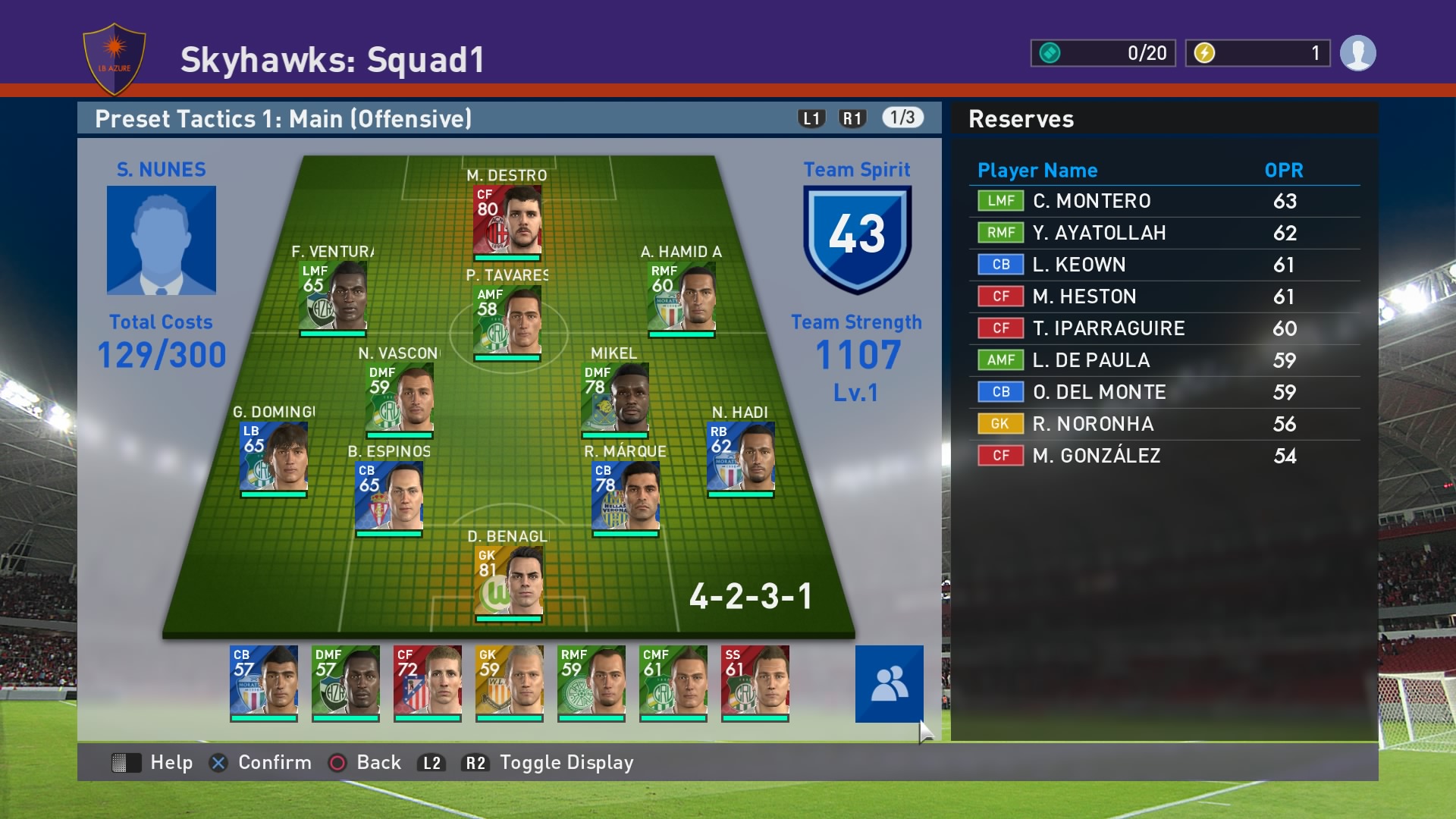The height and width of the screenshot is (819, 1456).
Task: Cycle to next tactics with R1
Action: click(x=852, y=118)
